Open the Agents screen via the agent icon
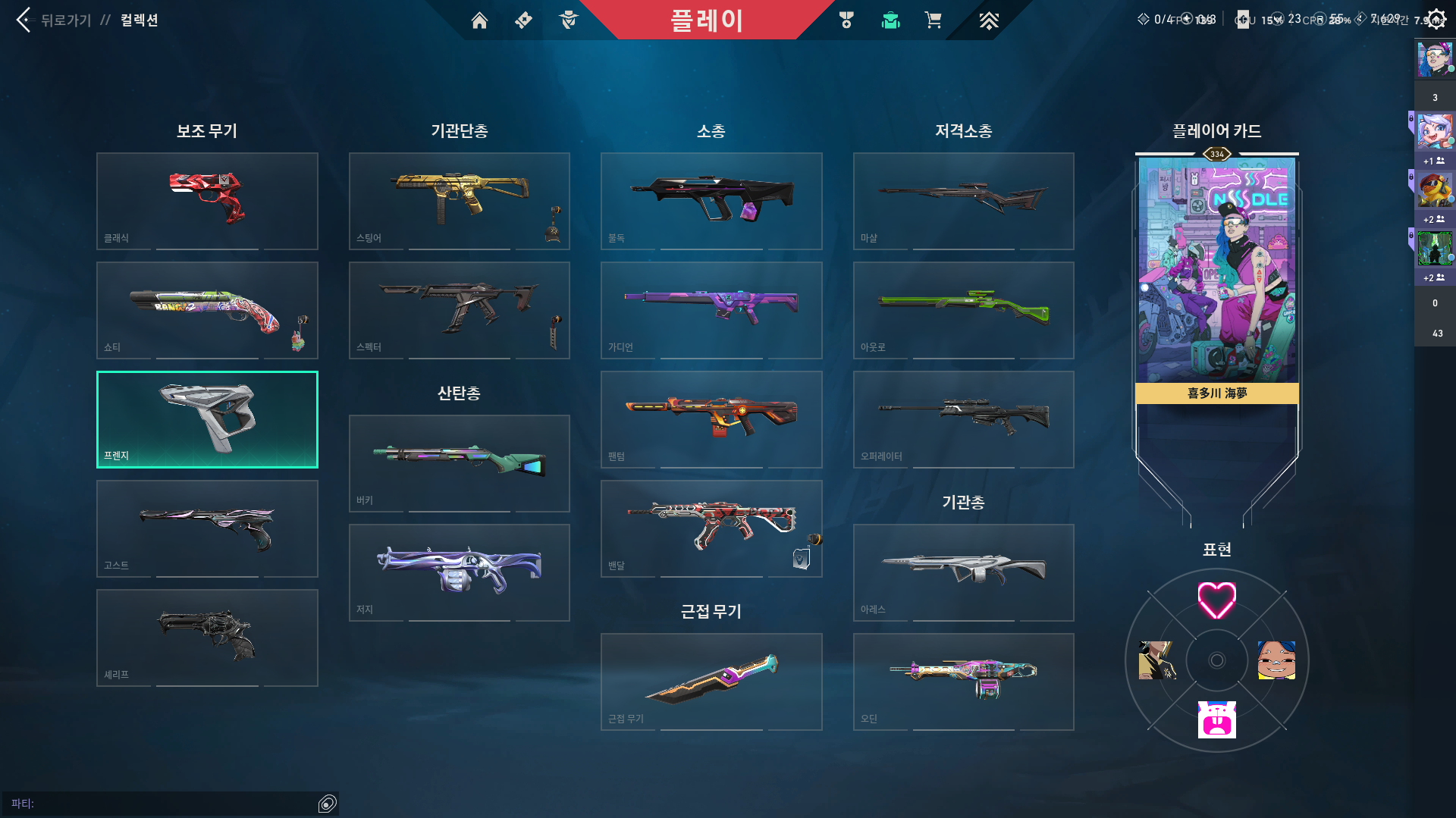1456x818 pixels. (570, 20)
